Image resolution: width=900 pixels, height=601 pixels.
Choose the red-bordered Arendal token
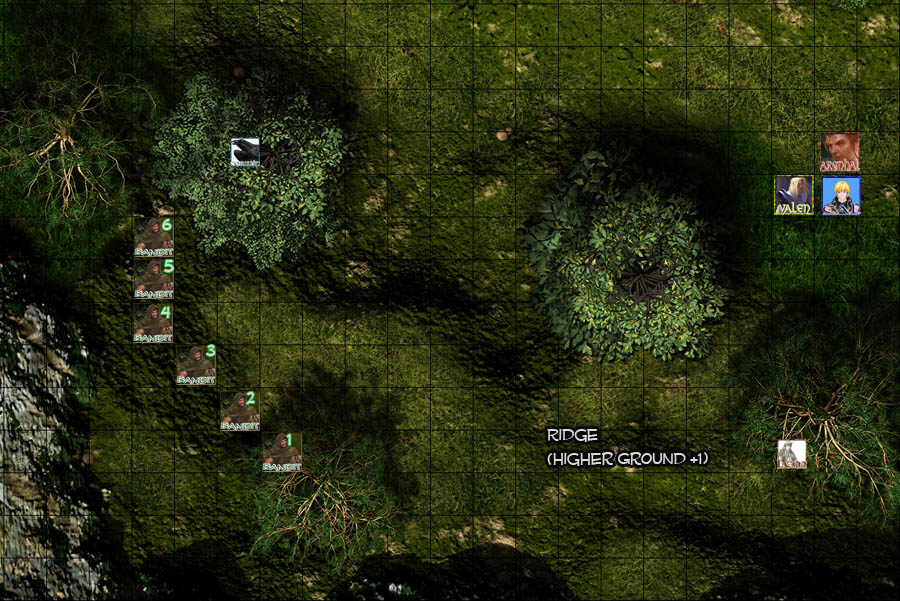pos(840,152)
